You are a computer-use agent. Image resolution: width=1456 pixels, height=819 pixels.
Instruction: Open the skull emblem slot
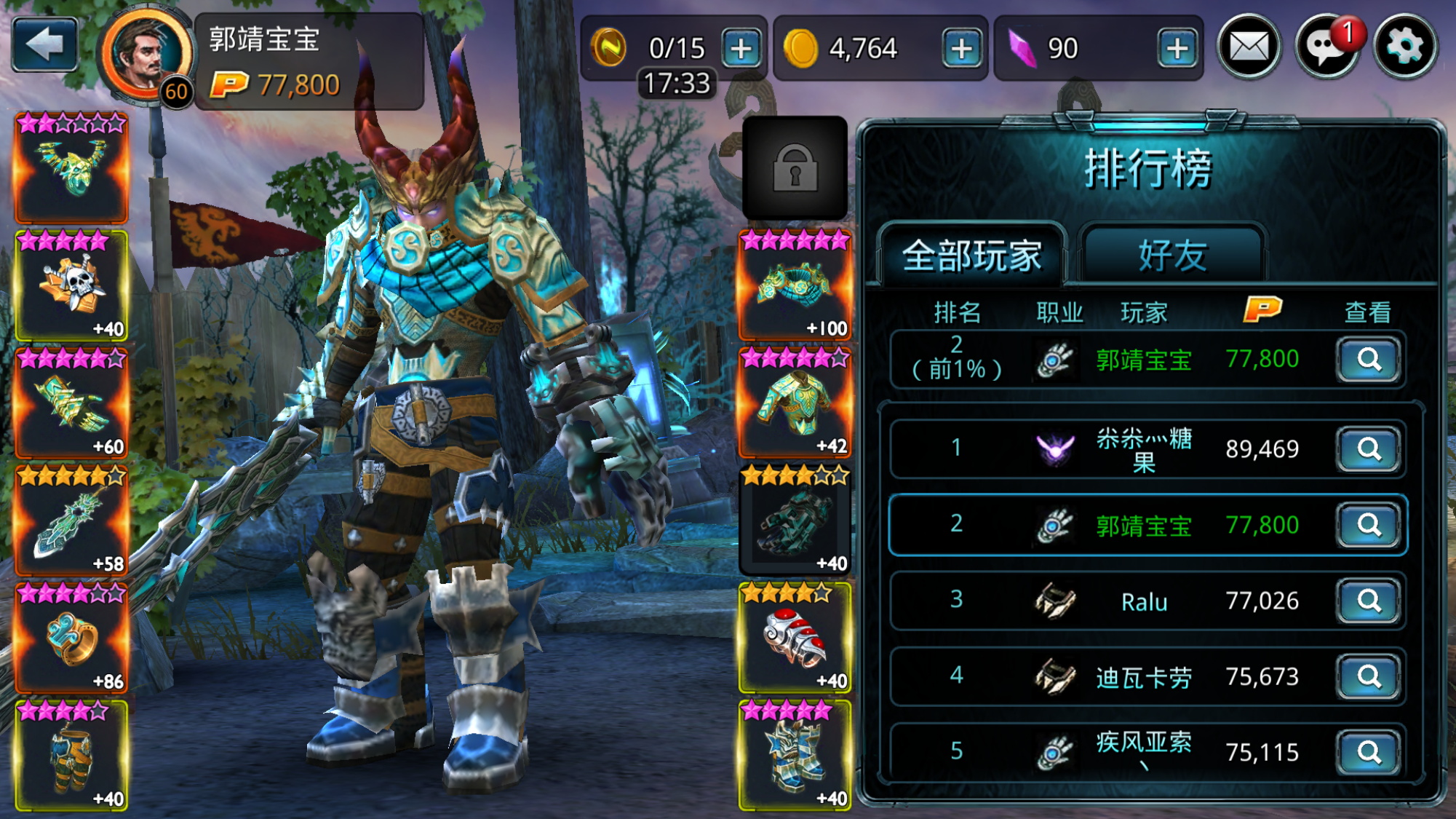pos(72,285)
